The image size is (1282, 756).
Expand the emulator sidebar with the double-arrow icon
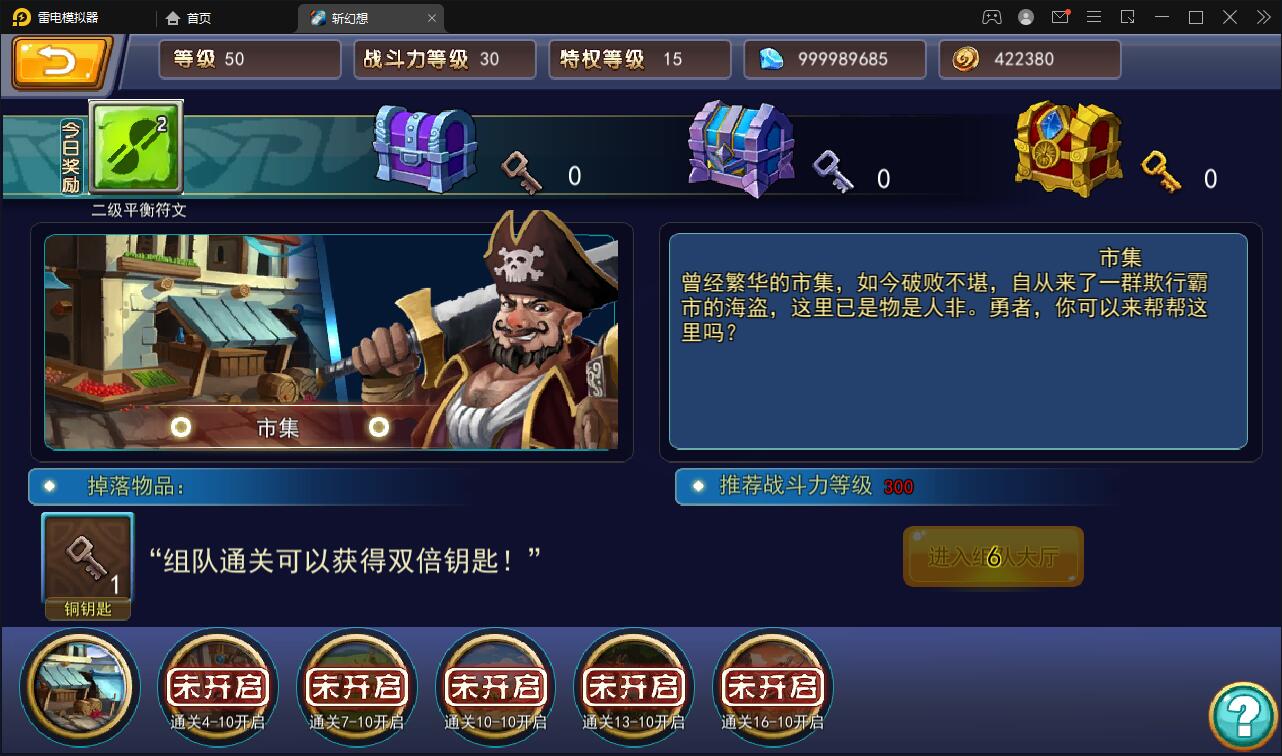coord(1262,17)
